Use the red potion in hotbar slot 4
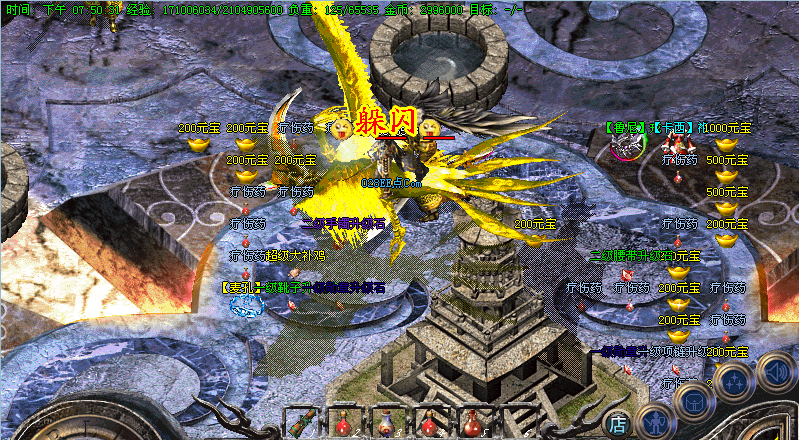This screenshot has height=440, width=799. coord(431,423)
